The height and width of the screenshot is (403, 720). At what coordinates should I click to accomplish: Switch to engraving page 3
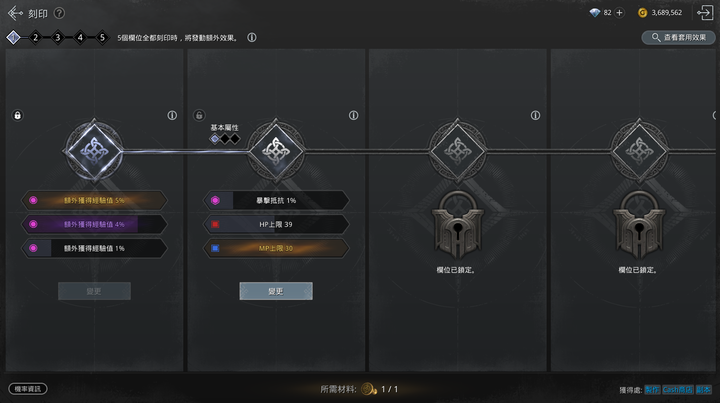(57, 37)
